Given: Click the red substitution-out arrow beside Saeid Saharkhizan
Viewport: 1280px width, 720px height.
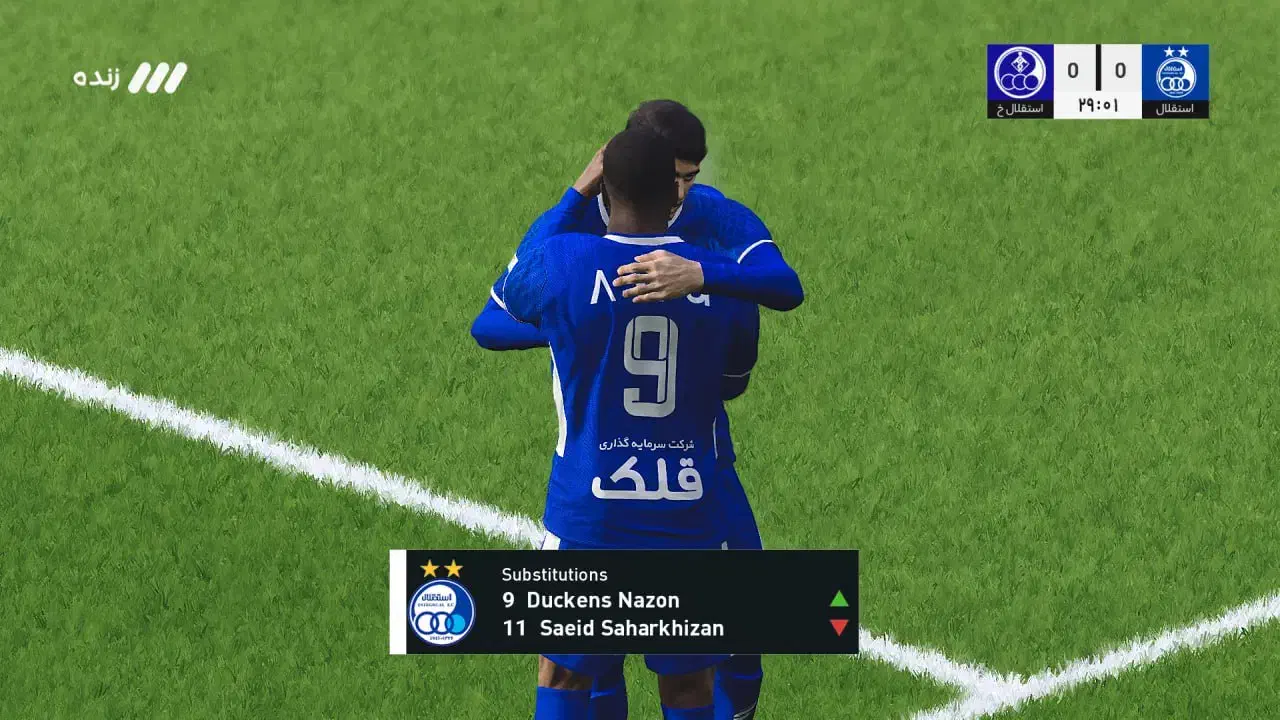Looking at the screenshot, I should point(838,626).
